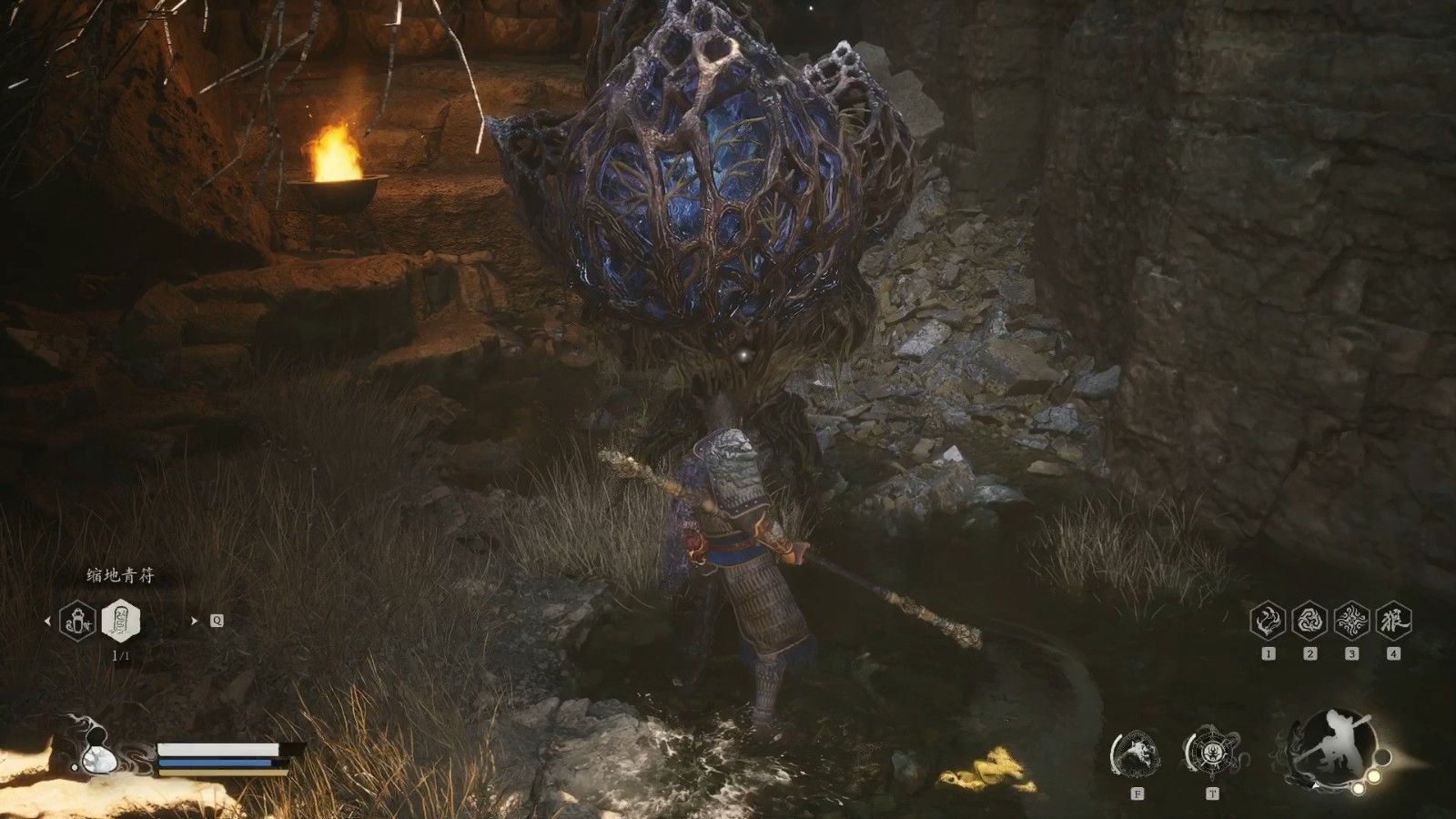Cycle quick items with the right arrow
The height and width of the screenshot is (819, 1456).
[x=195, y=622]
